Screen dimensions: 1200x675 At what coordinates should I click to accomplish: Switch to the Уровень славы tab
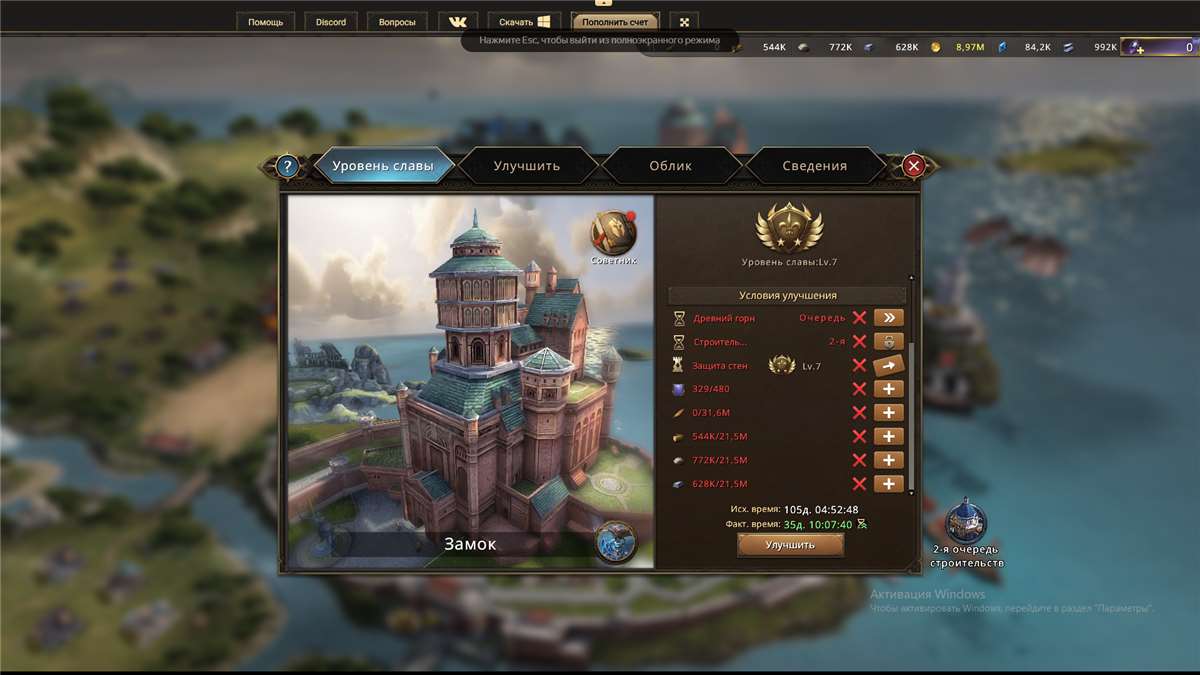coord(383,166)
